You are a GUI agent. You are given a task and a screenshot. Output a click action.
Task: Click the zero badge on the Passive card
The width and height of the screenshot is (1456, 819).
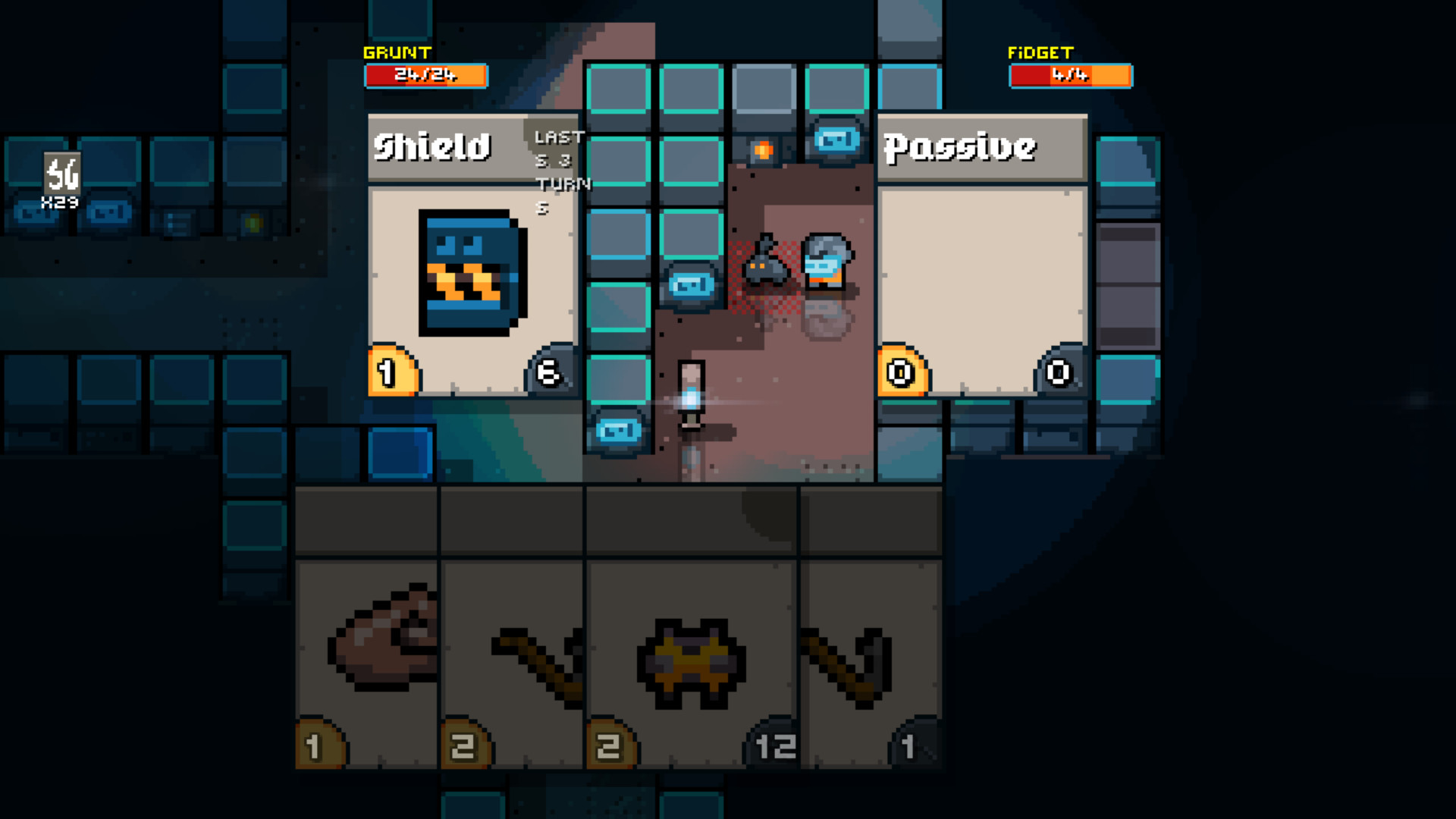(899, 372)
